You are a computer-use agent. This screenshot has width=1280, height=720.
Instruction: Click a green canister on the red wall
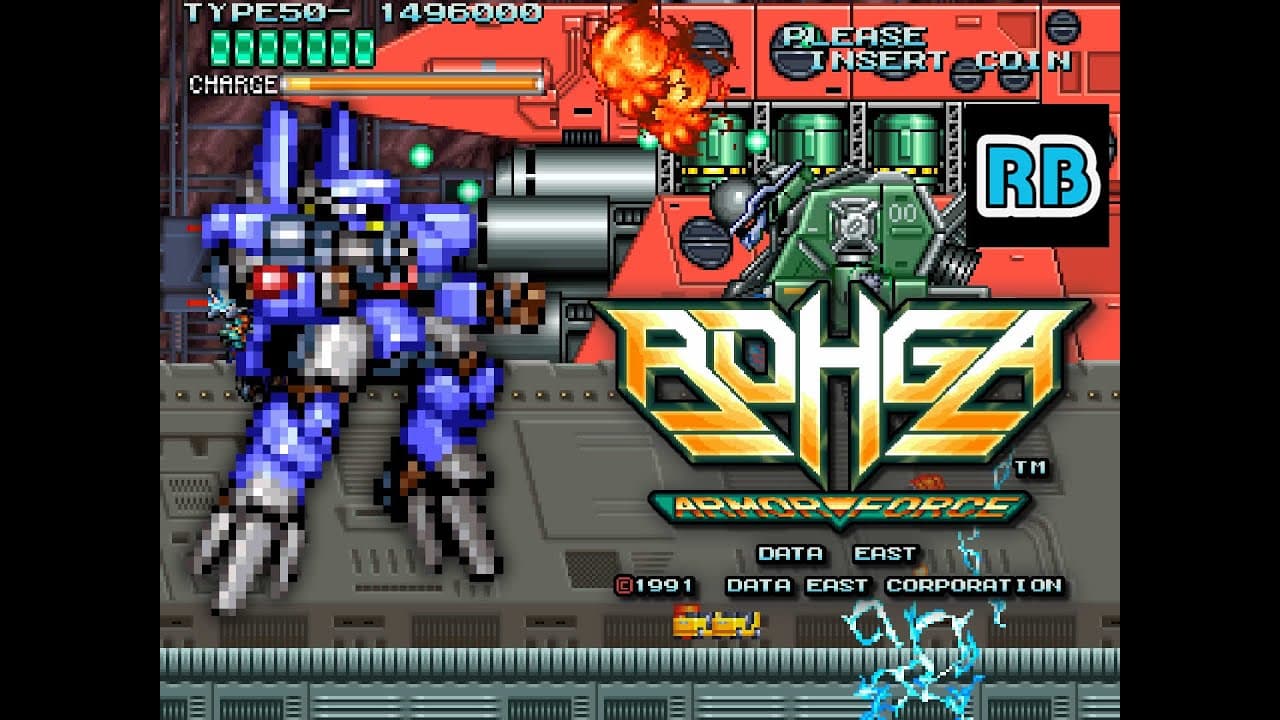click(810, 140)
